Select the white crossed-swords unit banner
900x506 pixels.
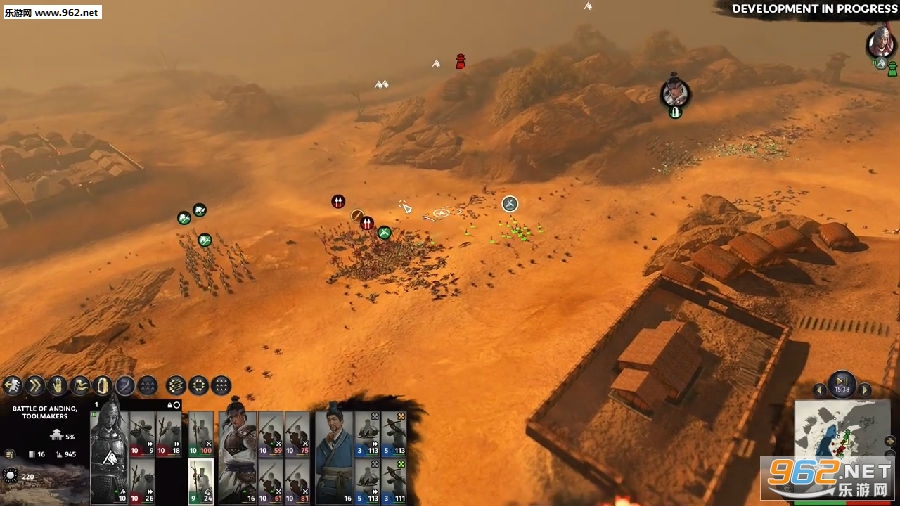pyautogui.click(x=510, y=204)
